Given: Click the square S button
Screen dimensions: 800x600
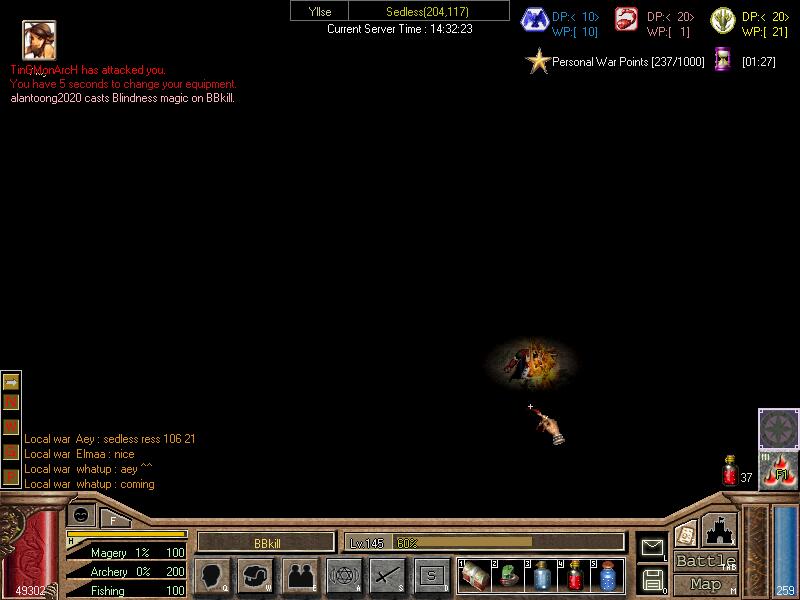Looking at the screenshot, I should [431, 575].
